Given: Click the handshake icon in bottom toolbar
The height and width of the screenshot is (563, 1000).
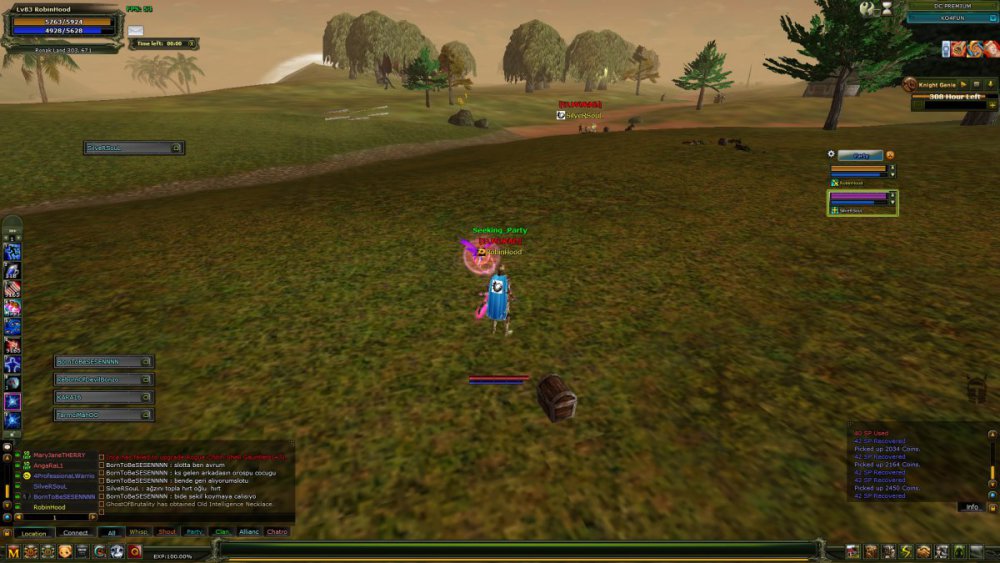Looking at the screenshot, I should 924,551.
